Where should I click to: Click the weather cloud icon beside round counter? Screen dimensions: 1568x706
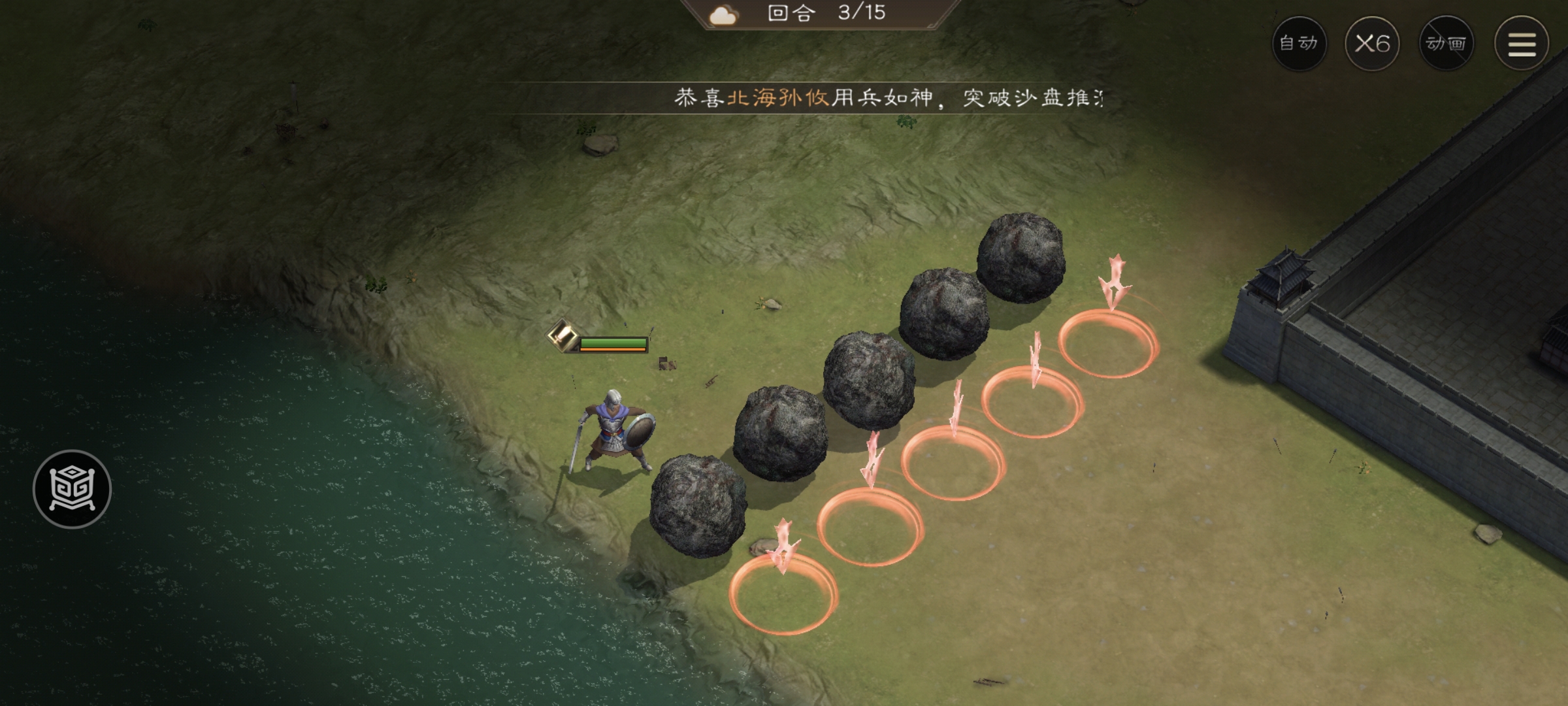point(723,14)
